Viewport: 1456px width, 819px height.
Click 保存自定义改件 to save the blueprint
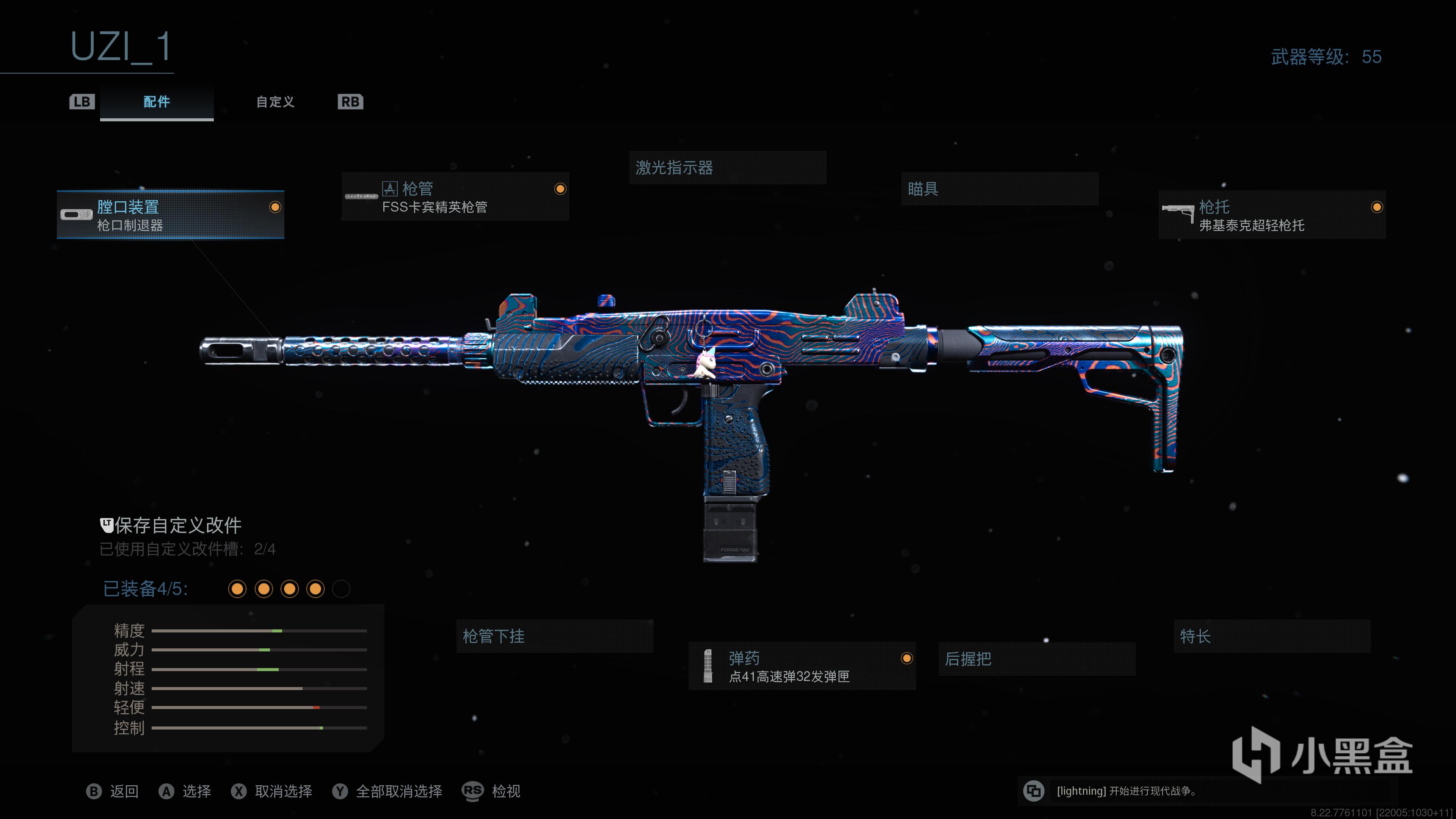click(177, 526)
